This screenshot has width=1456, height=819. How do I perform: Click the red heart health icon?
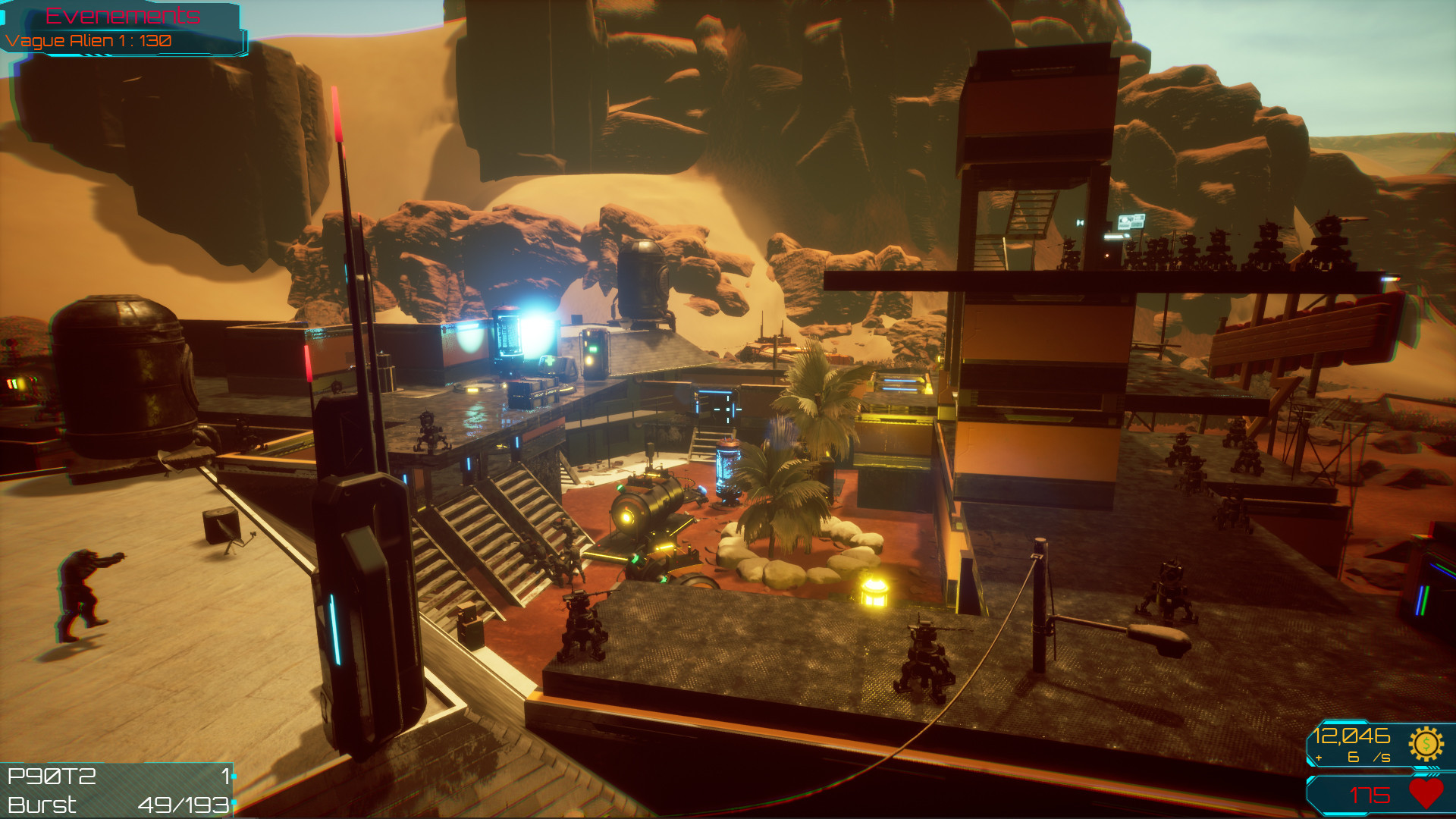[1426, 793]
